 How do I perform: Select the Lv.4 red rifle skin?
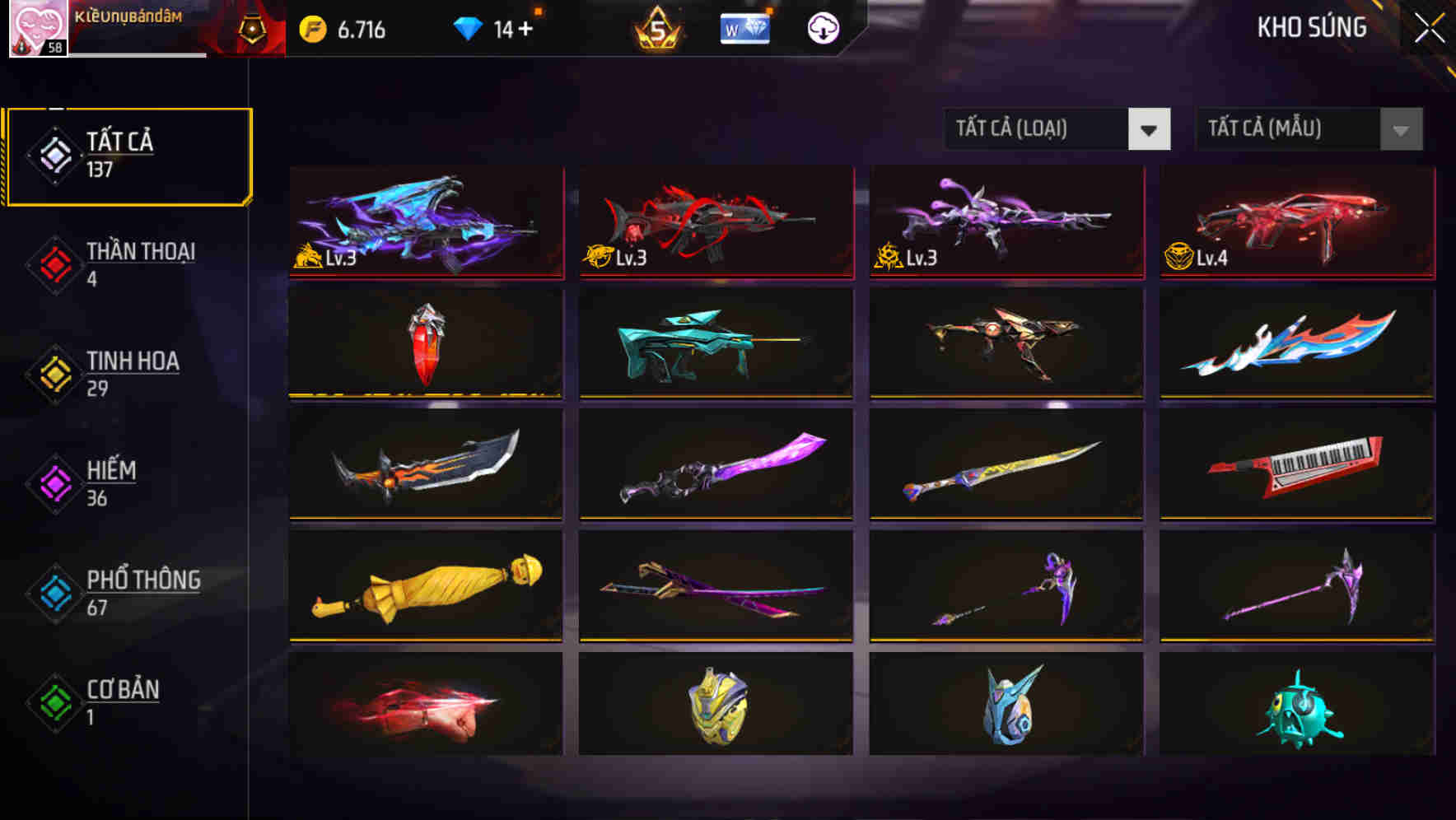tap(1296, 224)
